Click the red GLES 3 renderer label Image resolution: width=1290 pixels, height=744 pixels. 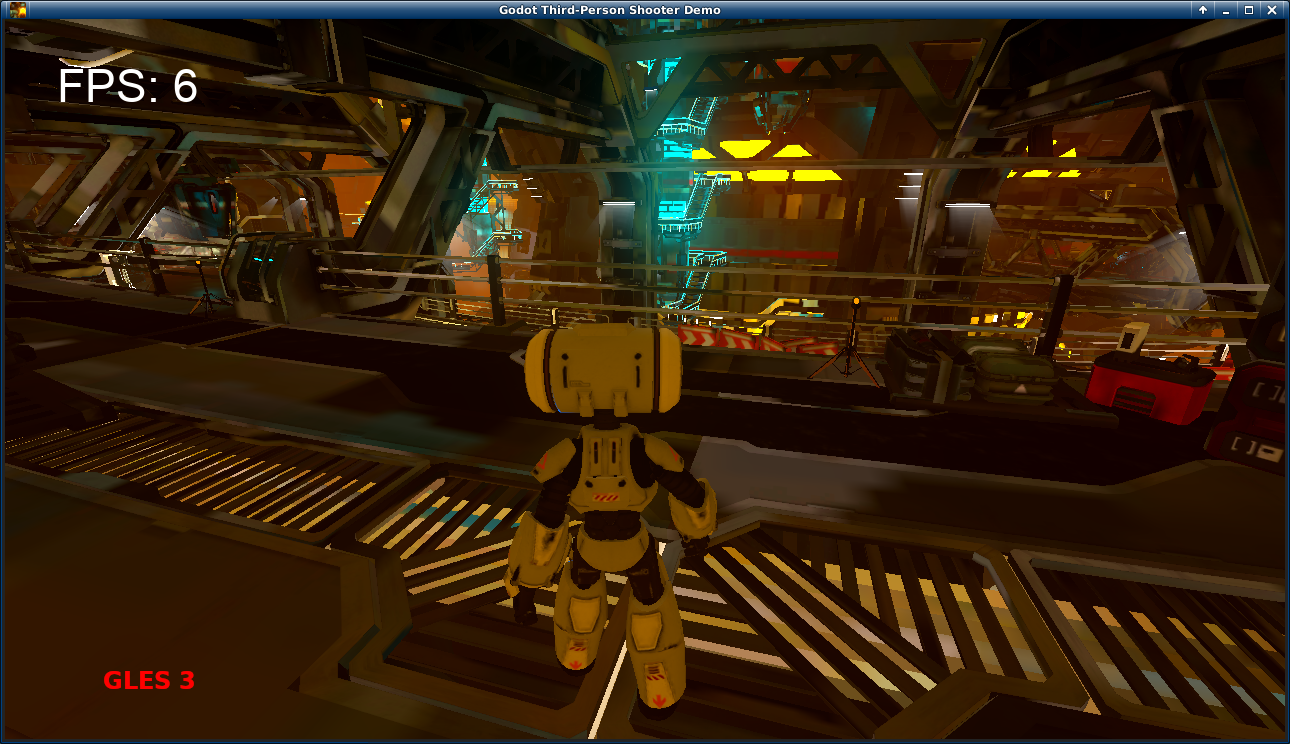(148, 681)
